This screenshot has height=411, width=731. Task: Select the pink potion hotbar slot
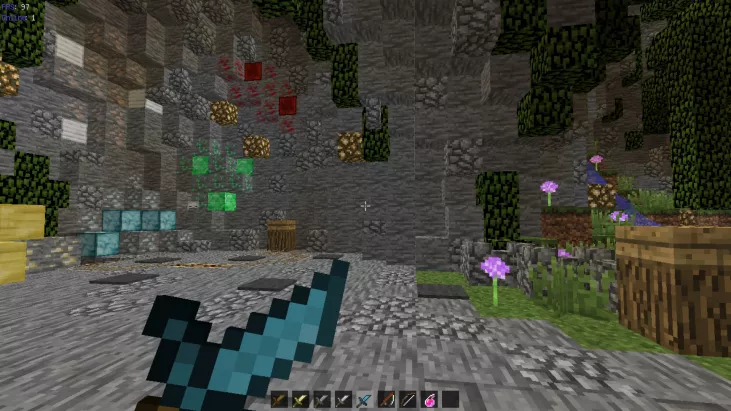(429, 400)
